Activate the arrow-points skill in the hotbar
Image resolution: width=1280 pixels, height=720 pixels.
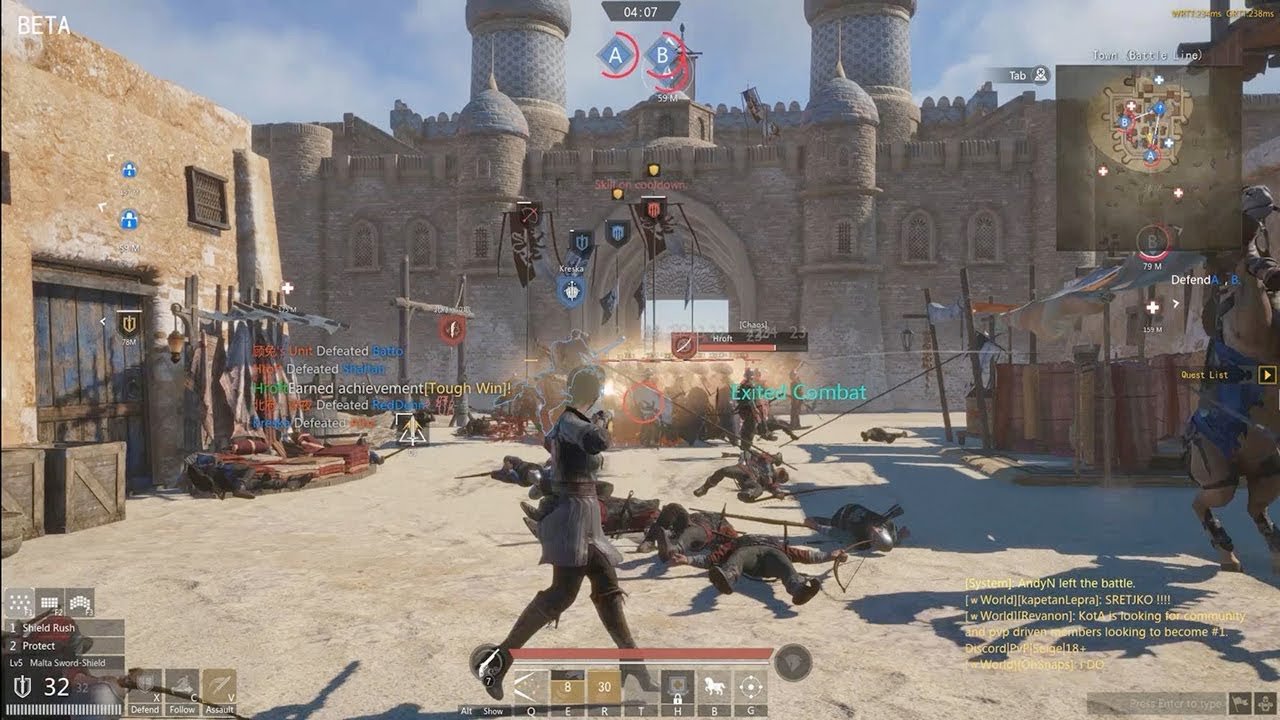point(530,687)
